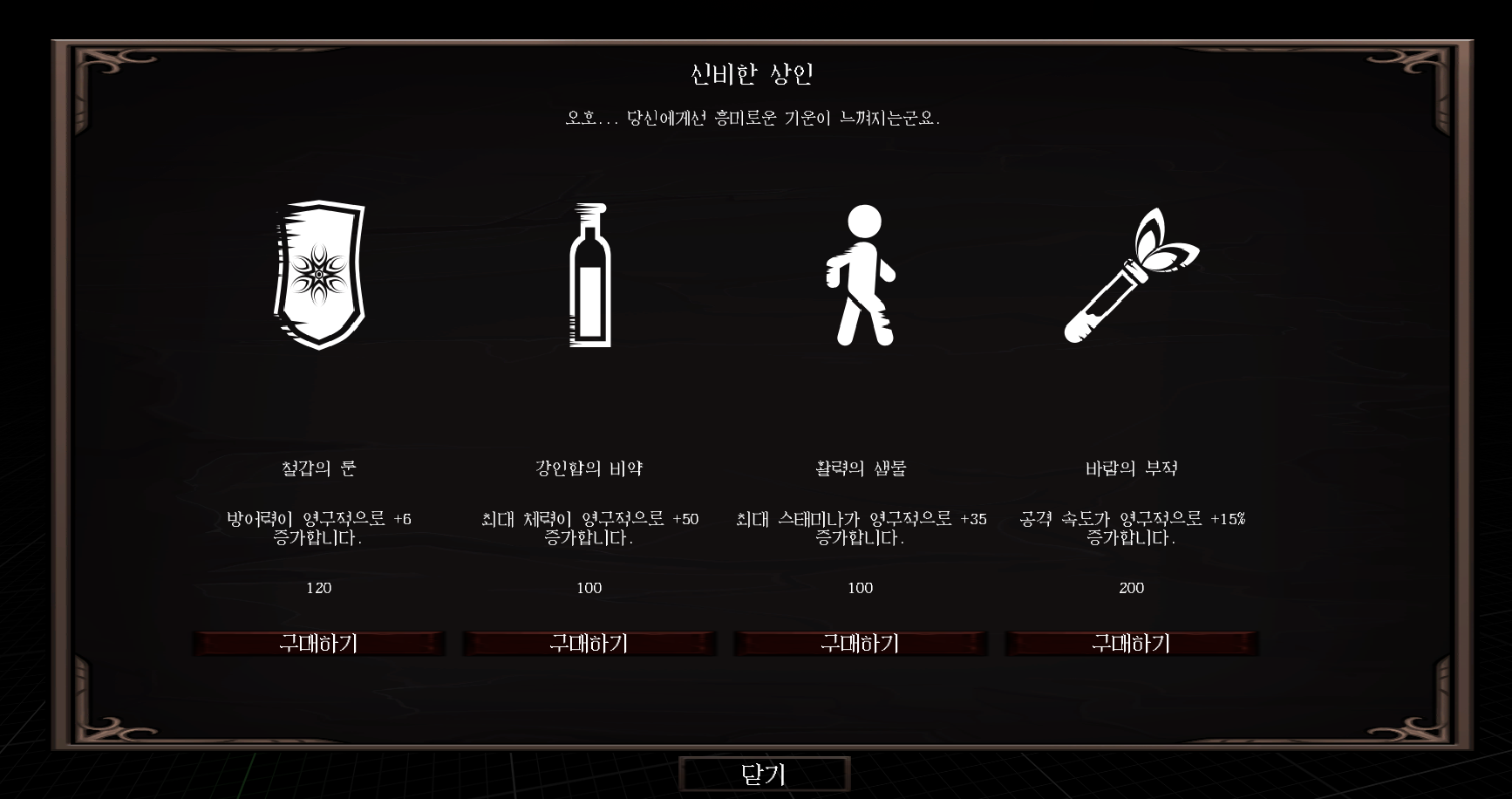This screenshot has height=799, width=1512.
Task: Select the 활력의 샘물 item name
Action: (x=862, y=467)
